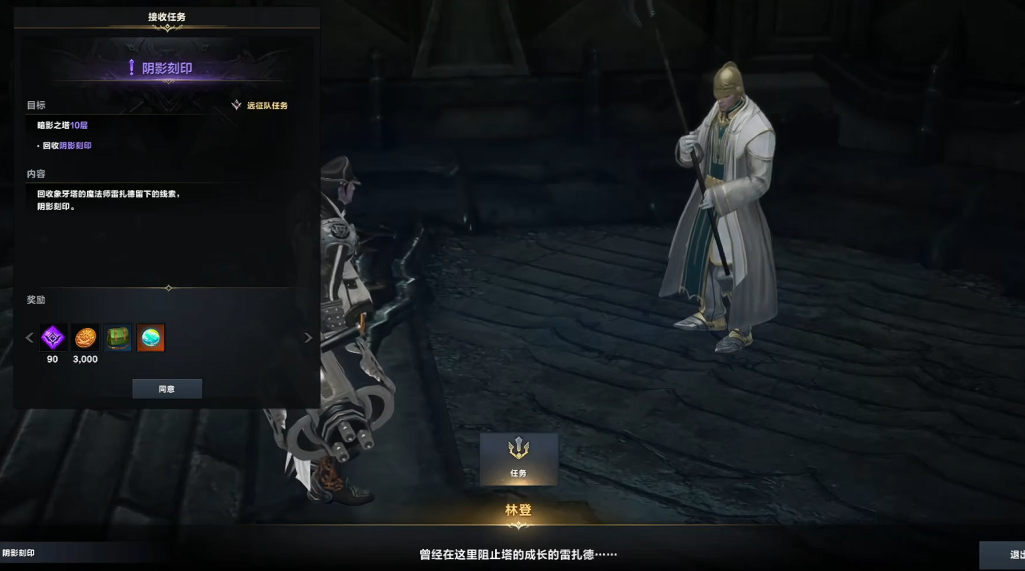Inspect the blue orb reward icon
1025x571 pixels.
point(151,338)
